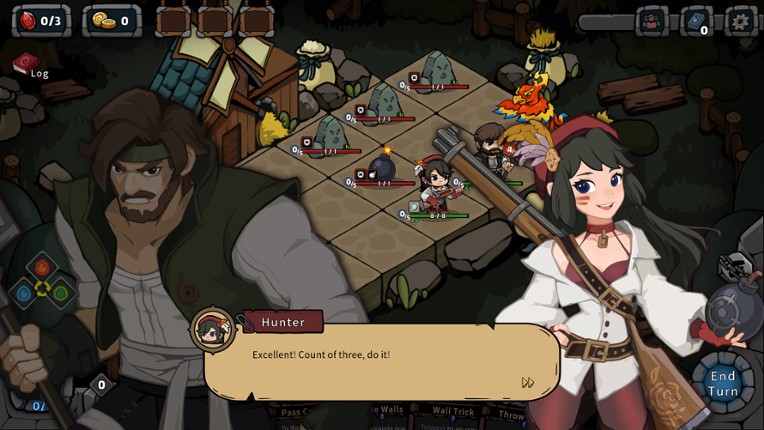Click the End Turn button
Image resolution: width=764 pixels, height=430 pixels.
(722, 382)
